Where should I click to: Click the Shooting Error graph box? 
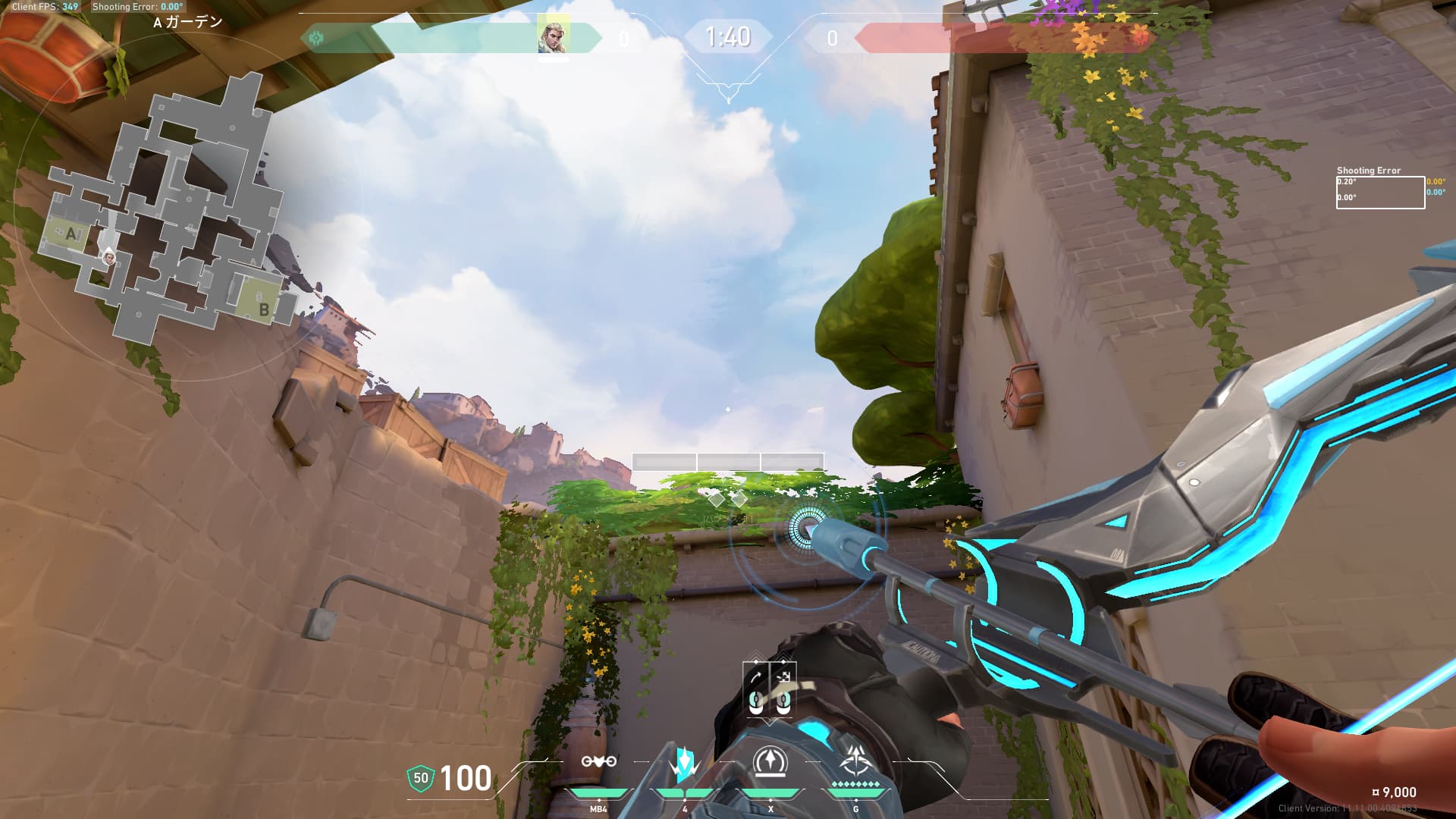pyautogui.click(x=1379, y=192)
